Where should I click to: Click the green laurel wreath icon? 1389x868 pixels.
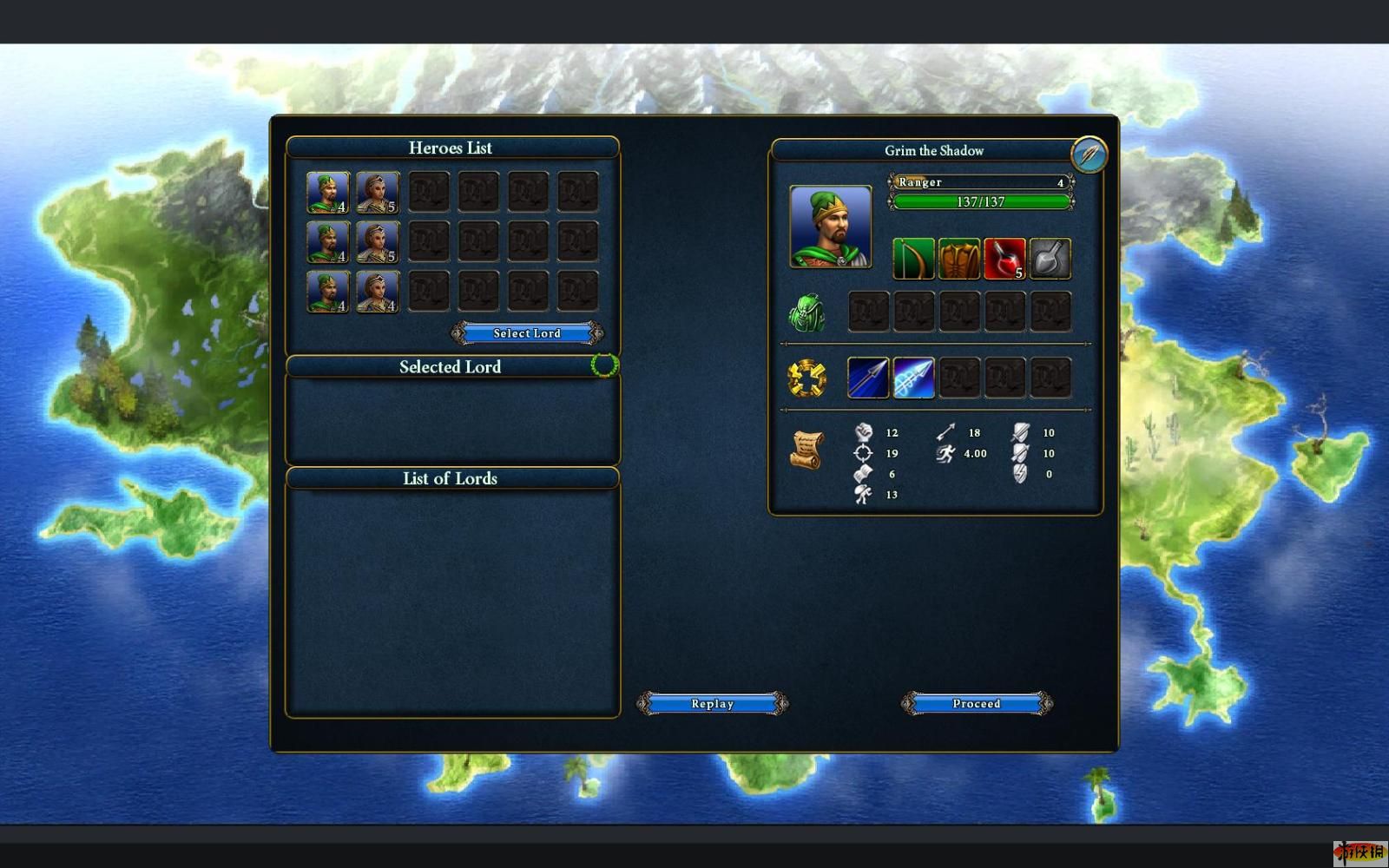coord(604,365)
